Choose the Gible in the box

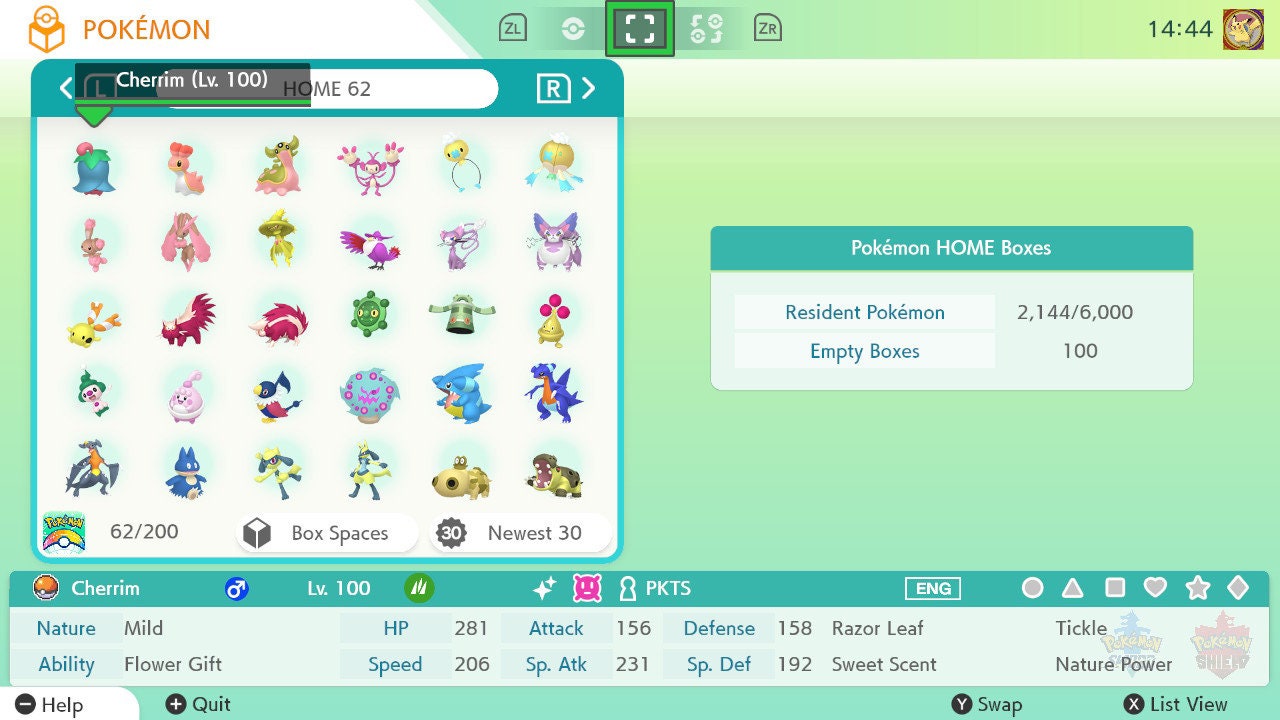pos(461,392)
